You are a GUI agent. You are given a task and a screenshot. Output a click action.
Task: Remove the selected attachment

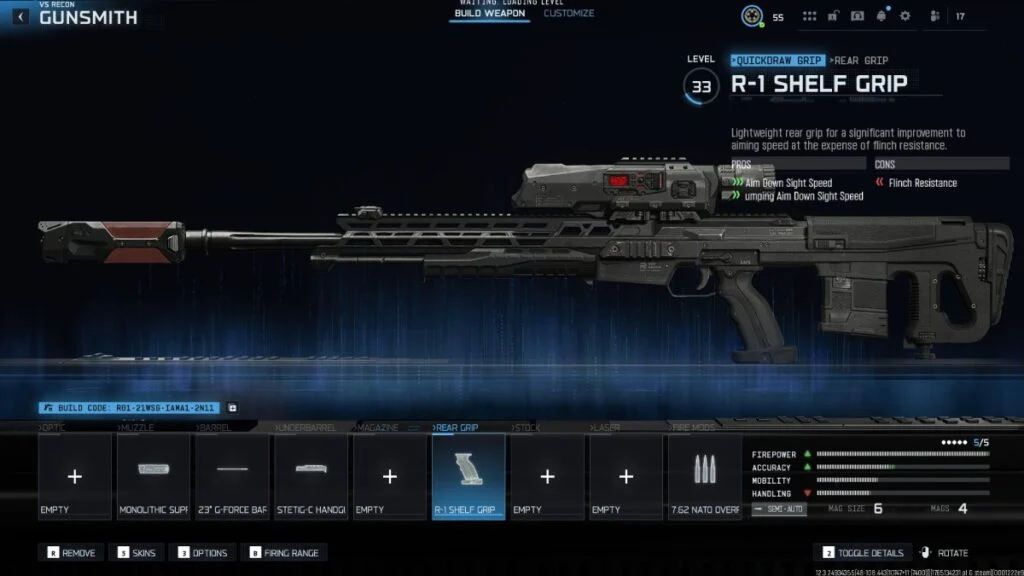(73, 553)
